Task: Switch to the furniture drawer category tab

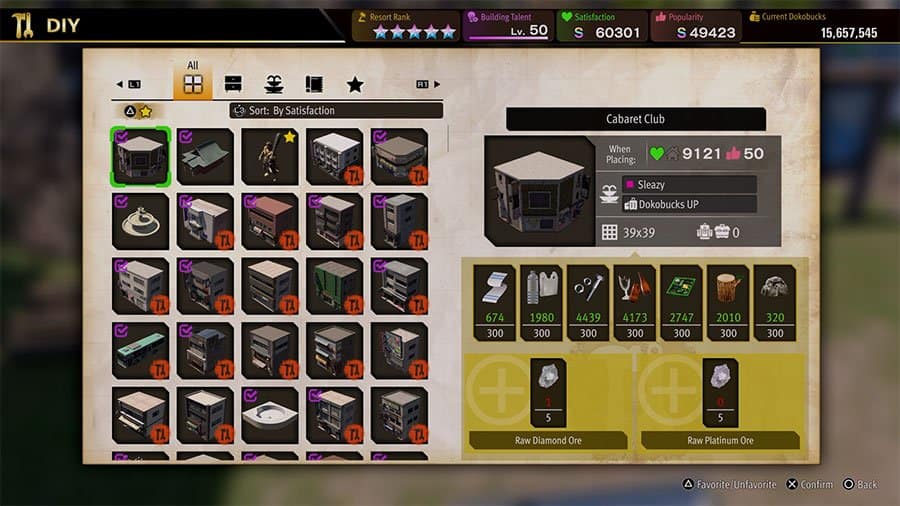Action: point(233,84)
